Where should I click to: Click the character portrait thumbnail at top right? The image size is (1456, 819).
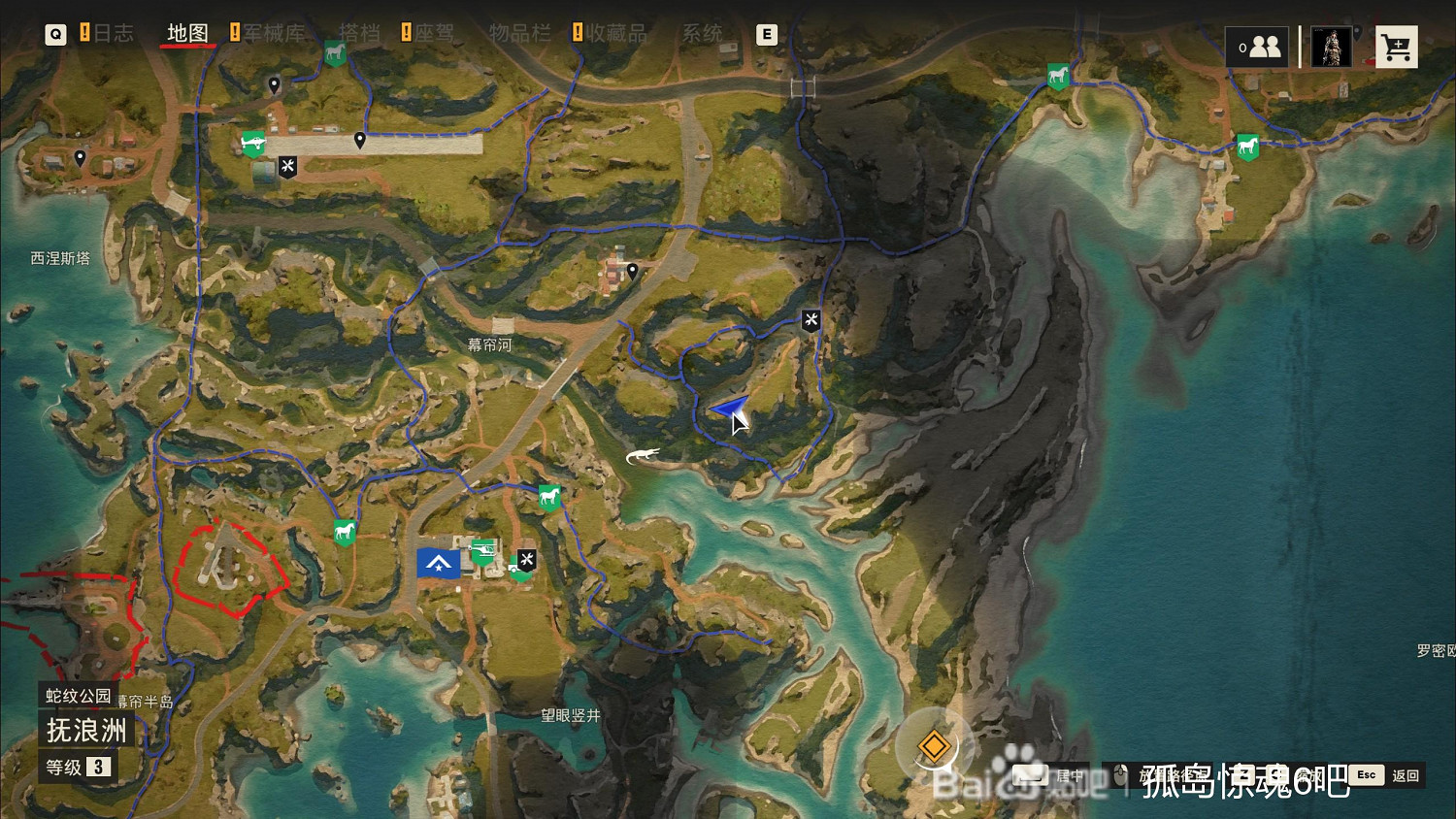pos(1330,46)
